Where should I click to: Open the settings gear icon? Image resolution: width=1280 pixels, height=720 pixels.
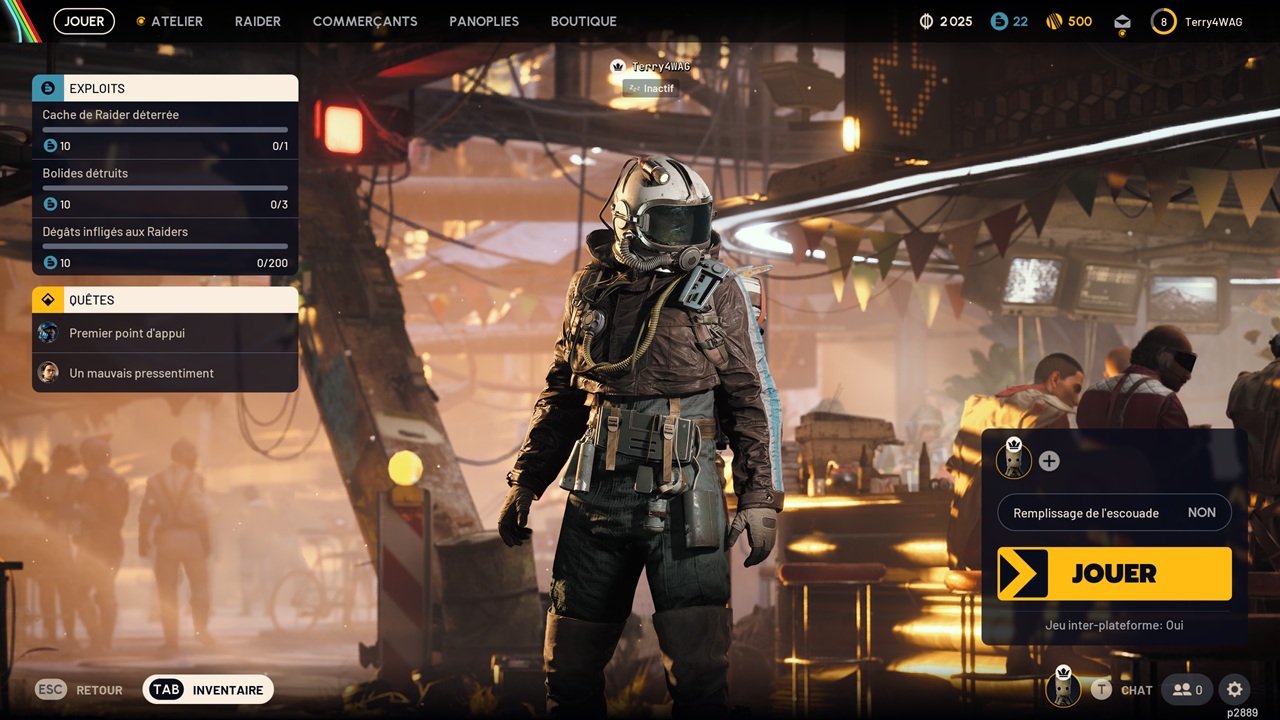click(1235, 689)
